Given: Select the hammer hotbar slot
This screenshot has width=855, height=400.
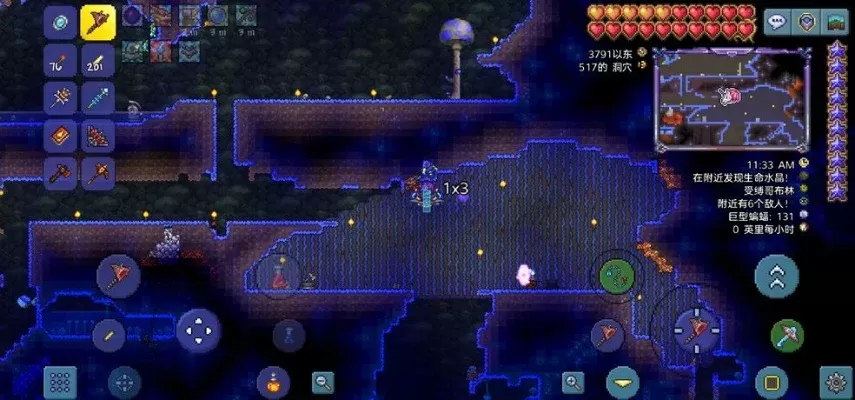Looking at the screenshot, I should 62,172.
